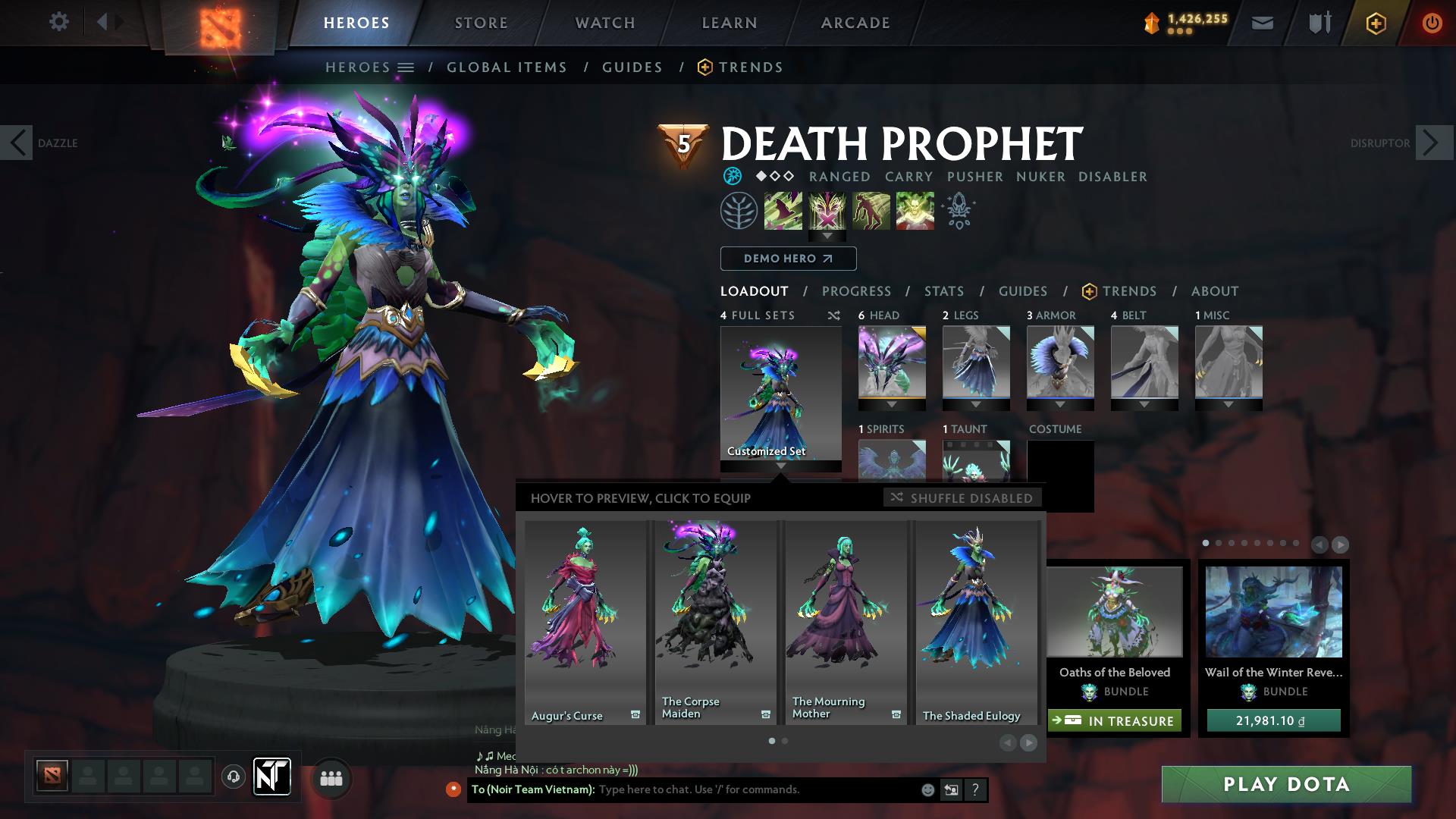Click the DEMO HERO button
This screenshot has height=819, width=1456.
pos(787,258)
